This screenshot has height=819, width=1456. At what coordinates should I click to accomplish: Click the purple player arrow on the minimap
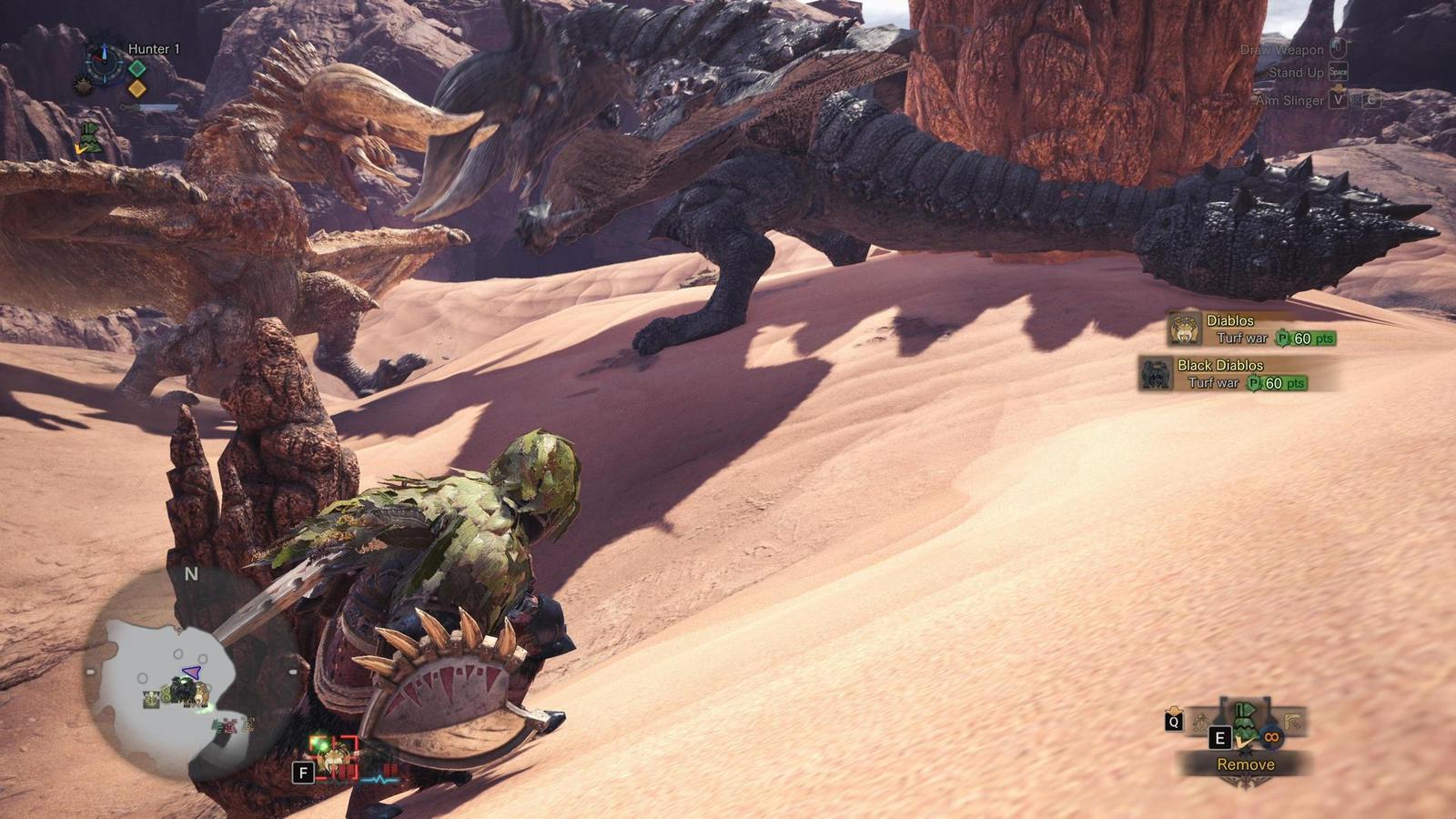tap(191, 672)
